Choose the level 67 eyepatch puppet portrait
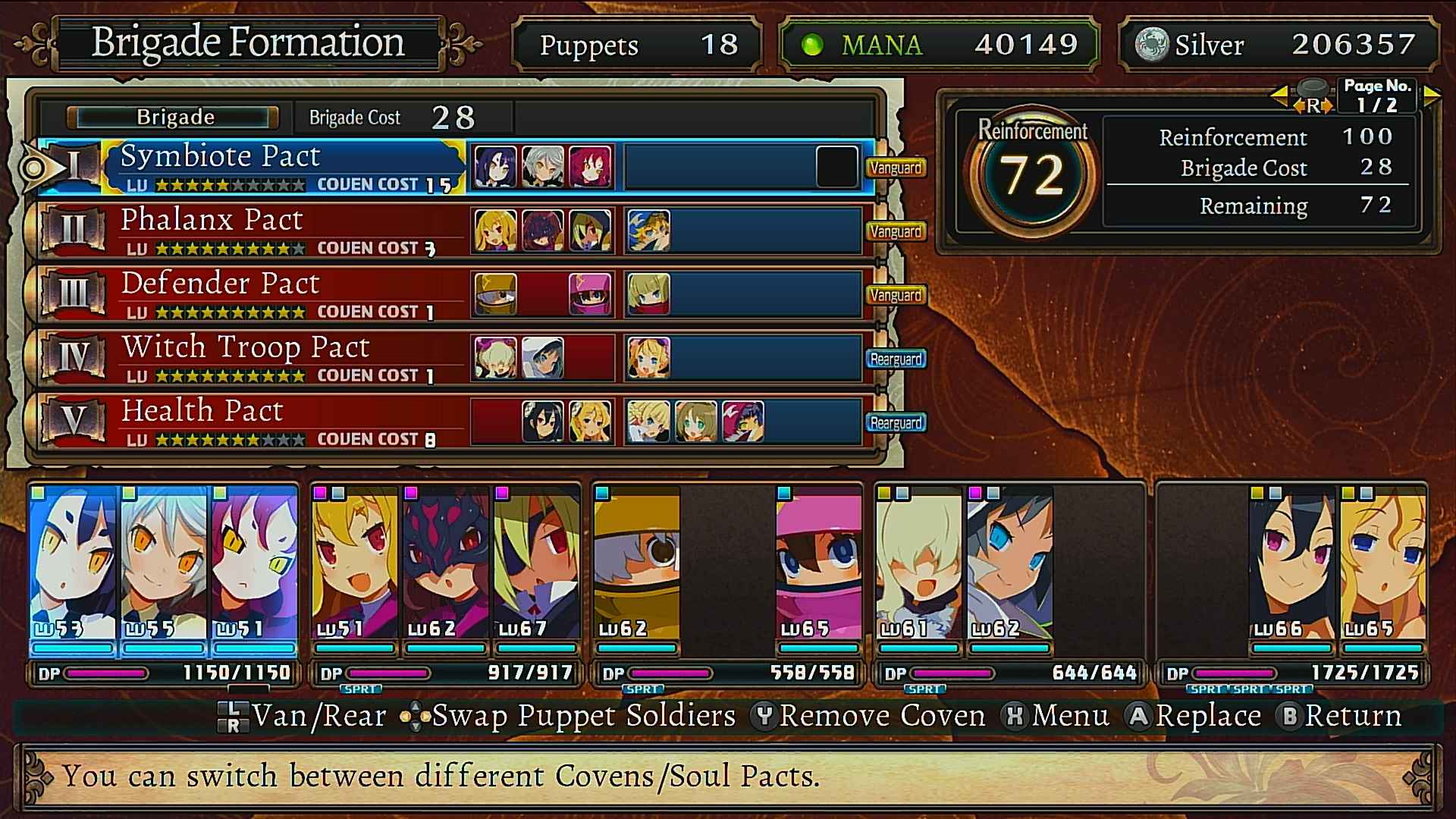Screen dimensions: 1456x819 (537, 565)
